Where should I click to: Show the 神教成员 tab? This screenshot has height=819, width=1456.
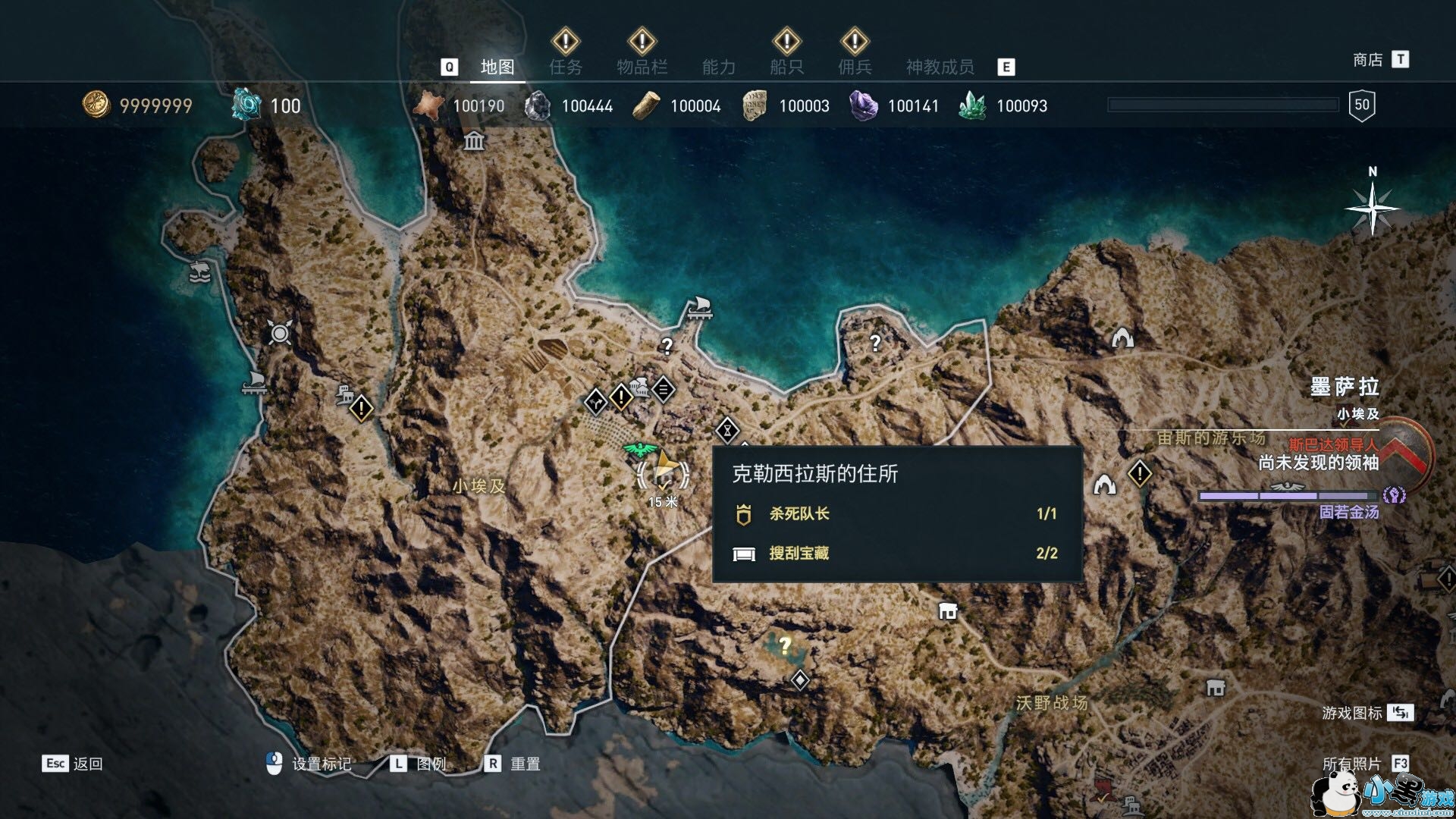click(x=940, y=67)
